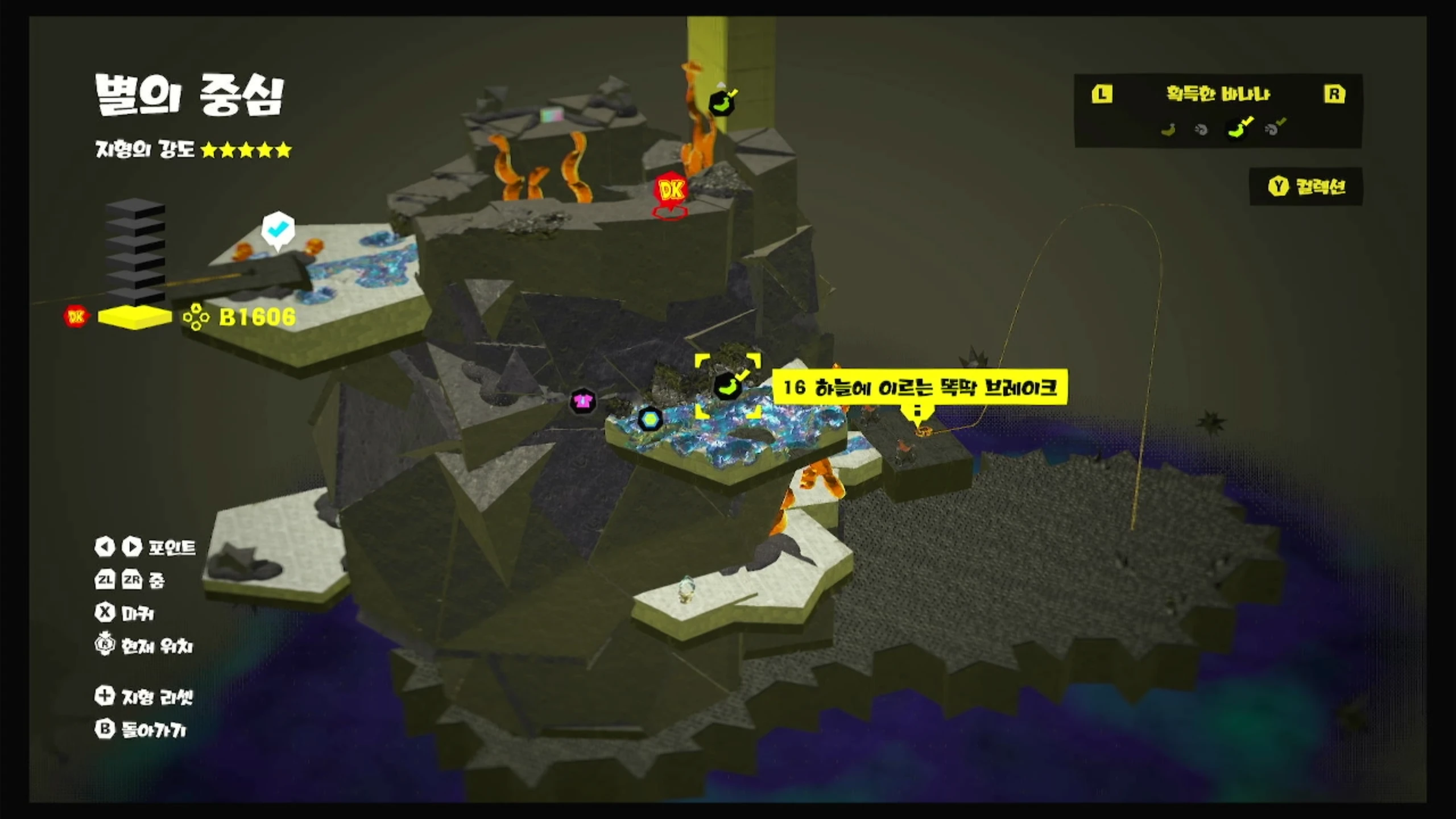Open the 컬렉션 collection screen

pyautogui.click(x=1306, y=187)
